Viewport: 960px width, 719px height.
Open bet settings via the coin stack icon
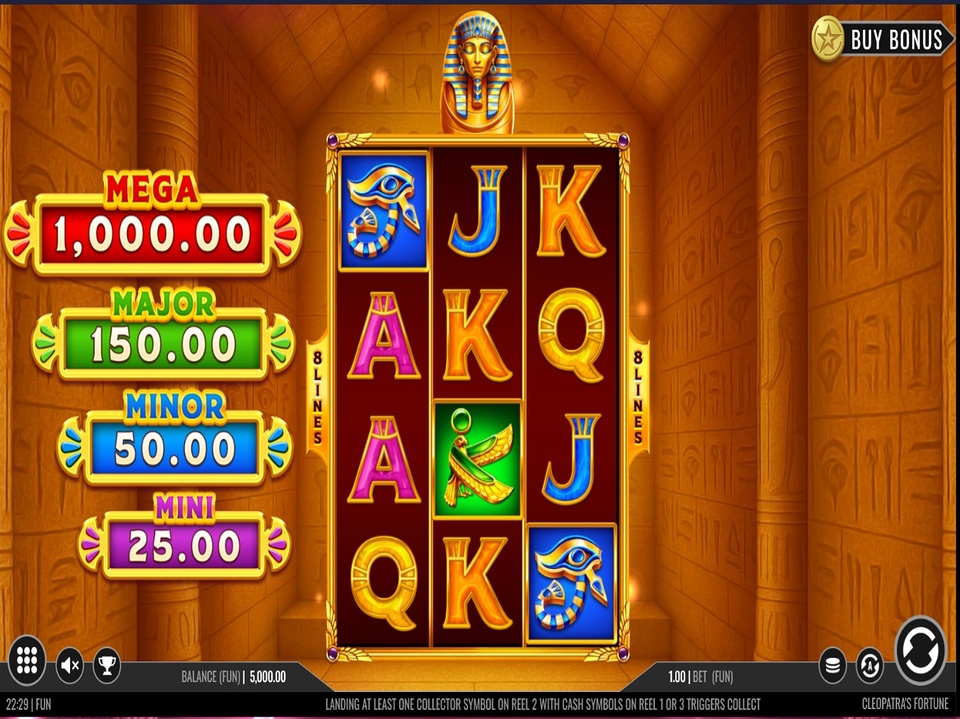click(832, 664)
